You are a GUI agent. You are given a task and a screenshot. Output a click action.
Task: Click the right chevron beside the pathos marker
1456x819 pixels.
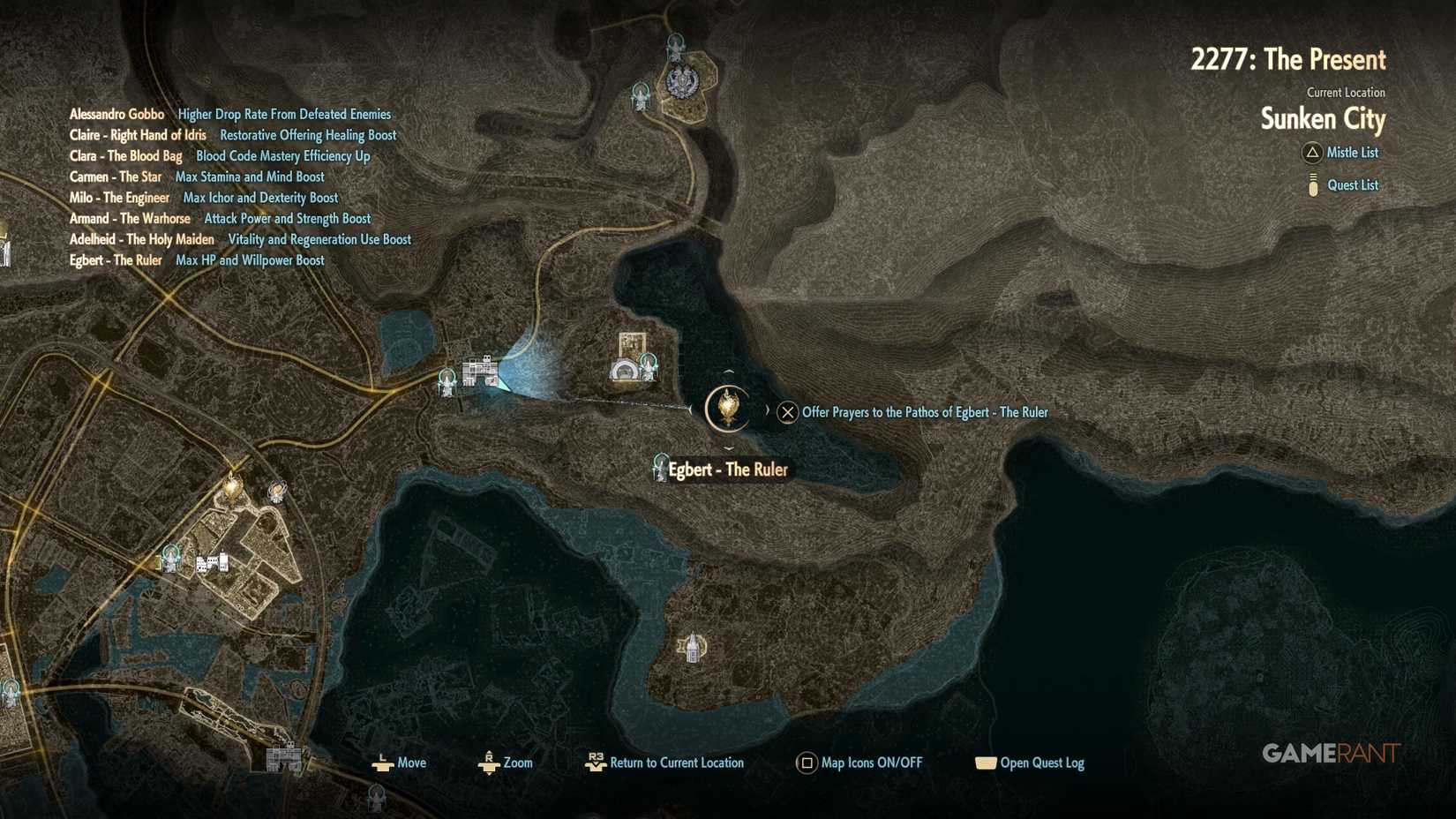click(767, 409)
